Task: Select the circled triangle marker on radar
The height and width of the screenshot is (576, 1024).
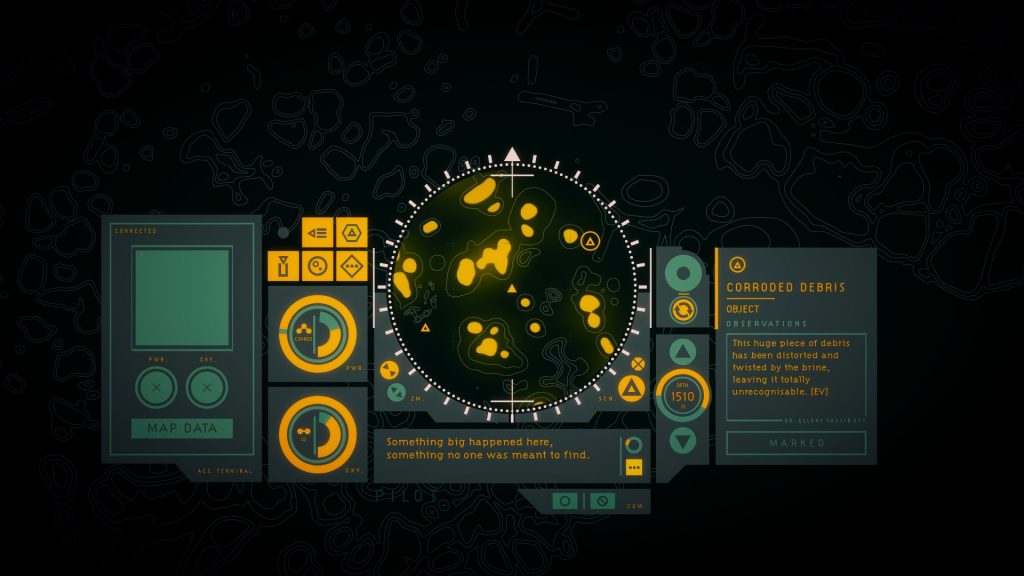Action: point(590,241)
